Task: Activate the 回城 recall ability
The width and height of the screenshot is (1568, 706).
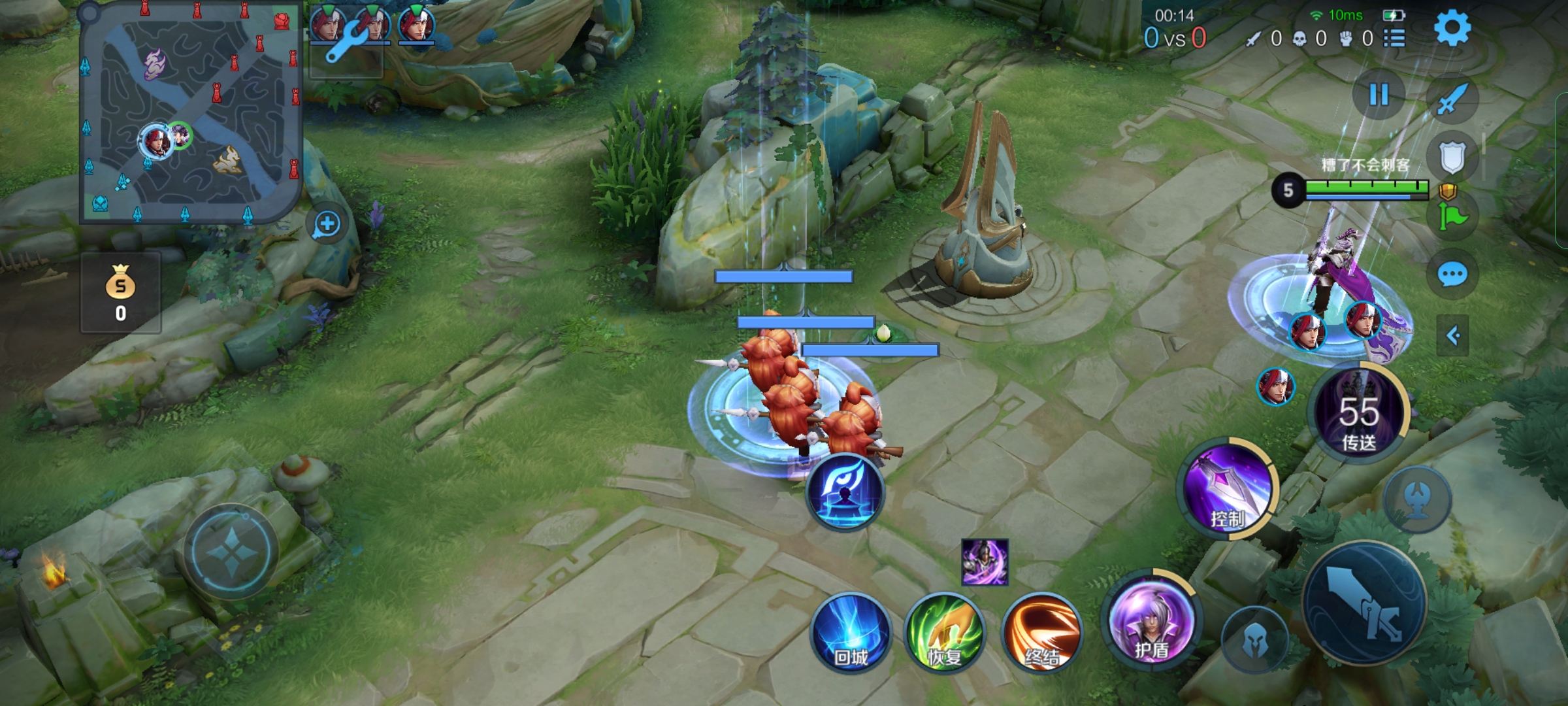Action: pyautogui.click(x=851, y=633)
